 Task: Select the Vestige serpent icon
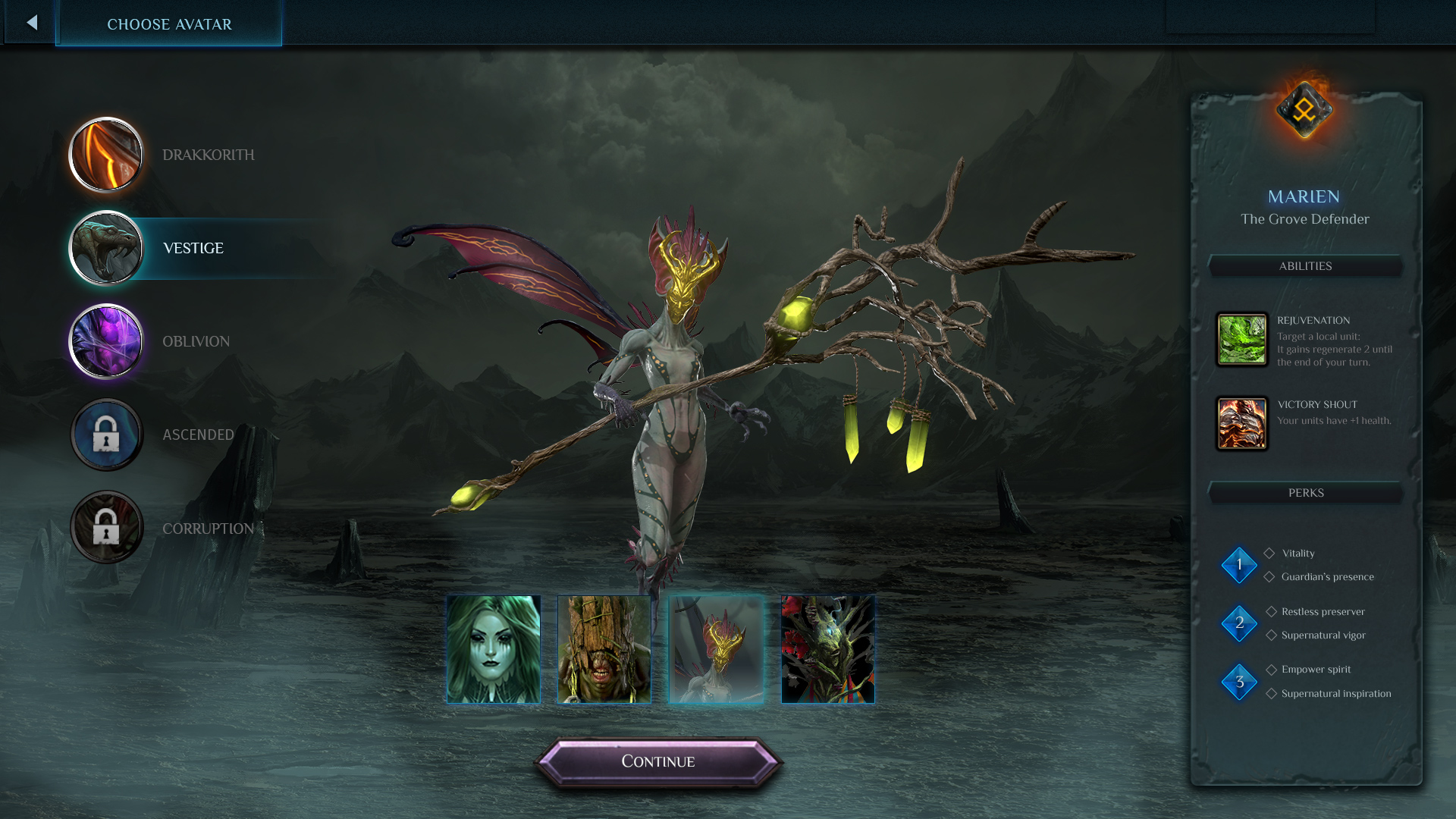pos(106,248)
